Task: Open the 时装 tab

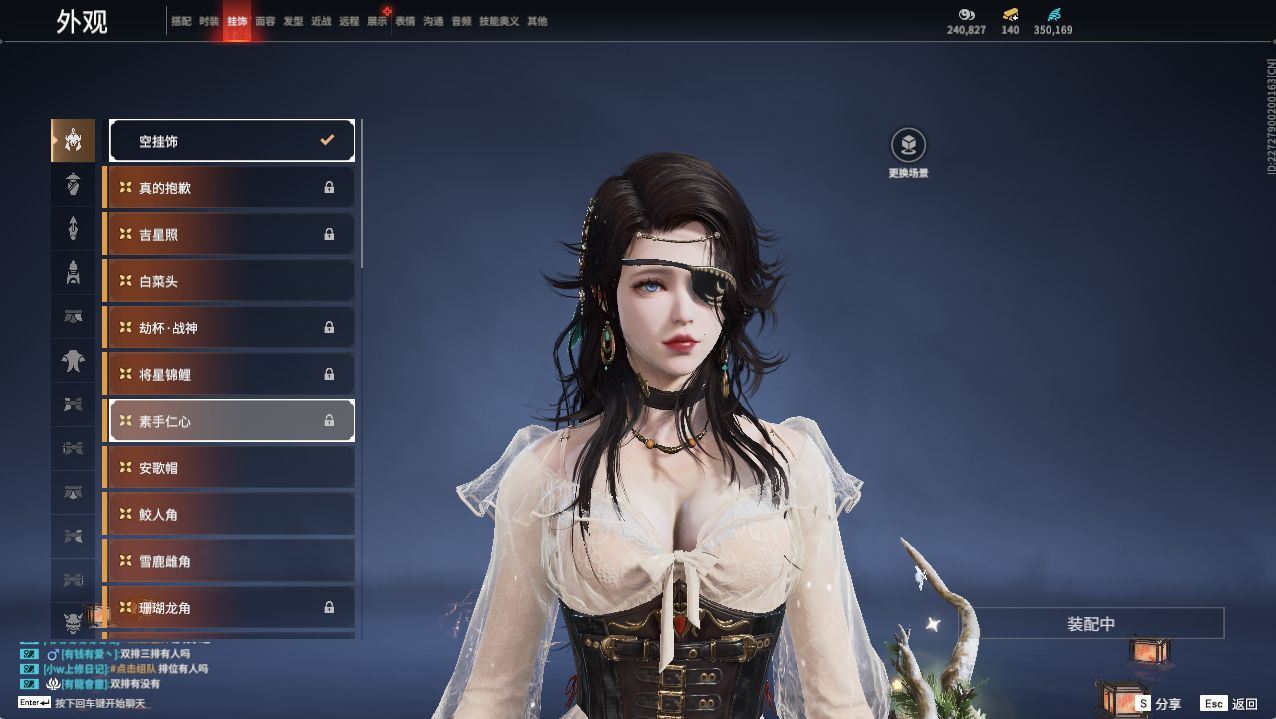Action: [209, 21]
